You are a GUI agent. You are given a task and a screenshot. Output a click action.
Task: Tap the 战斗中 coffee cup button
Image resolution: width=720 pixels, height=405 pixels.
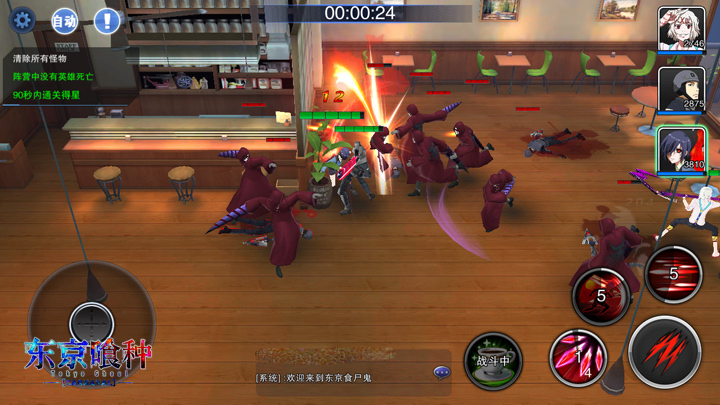click(493, 360)
